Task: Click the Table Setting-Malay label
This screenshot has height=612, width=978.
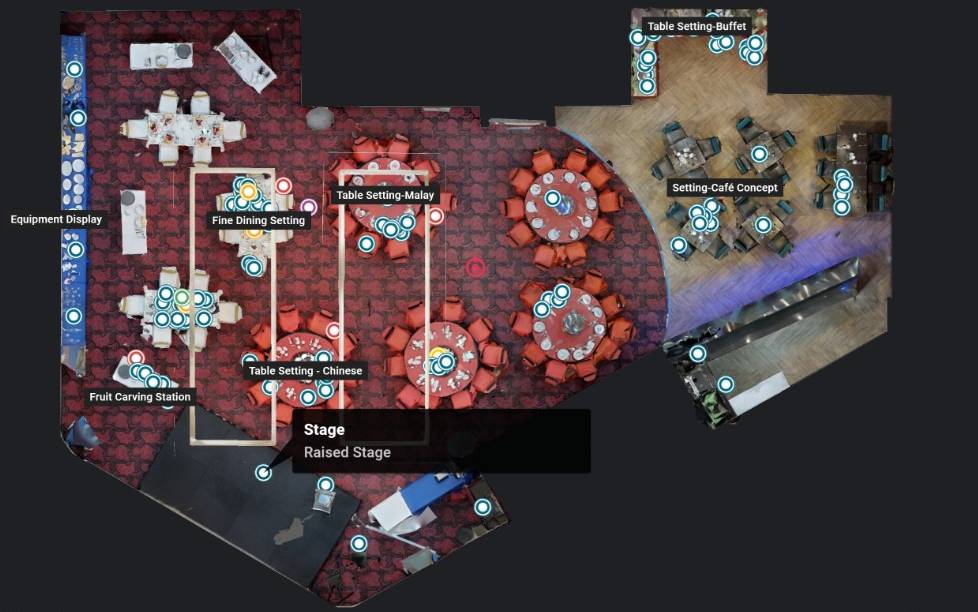Action: tap(385, 196)
